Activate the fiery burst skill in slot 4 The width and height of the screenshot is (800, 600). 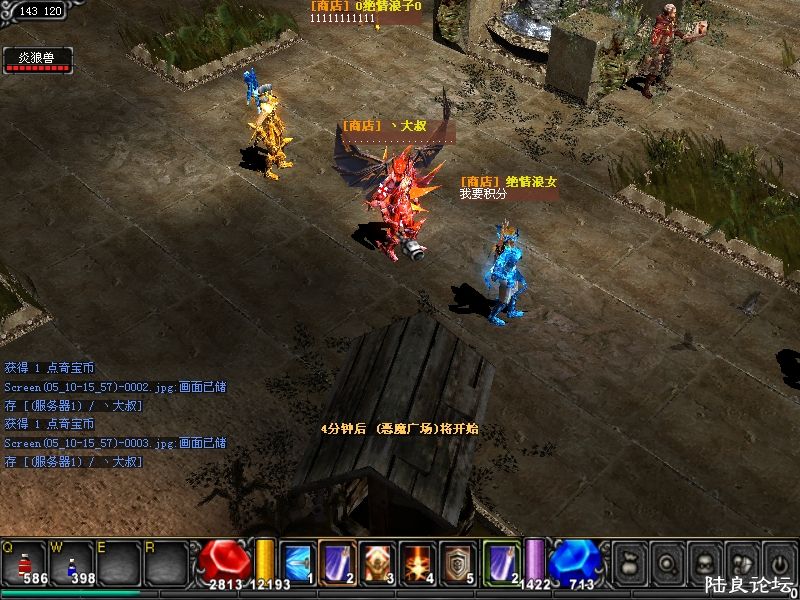(x=417, y=562)
